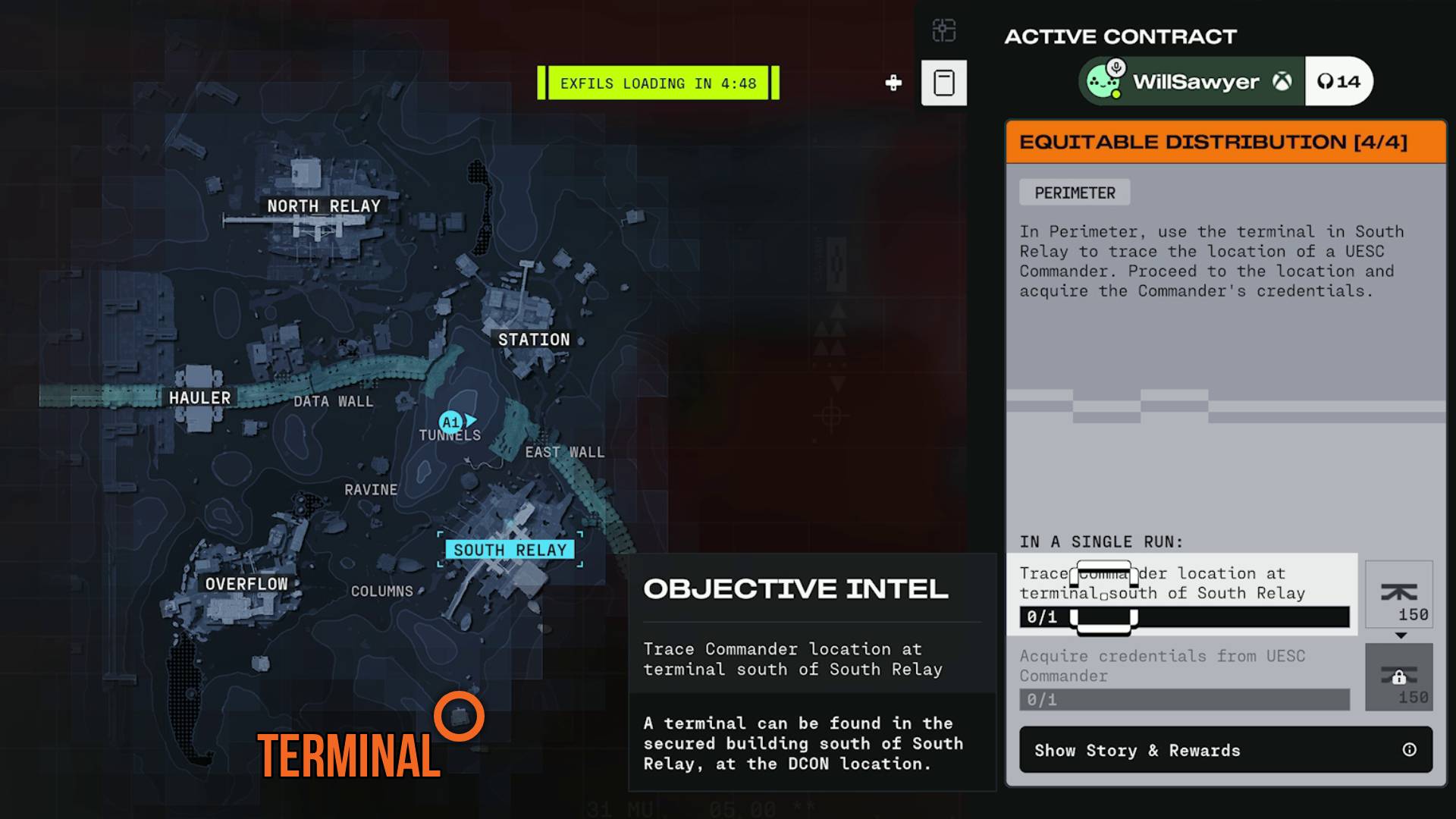Click WillSawyer's player avatar
This screenshot has width=1456, height=819.
(1104, 80)
